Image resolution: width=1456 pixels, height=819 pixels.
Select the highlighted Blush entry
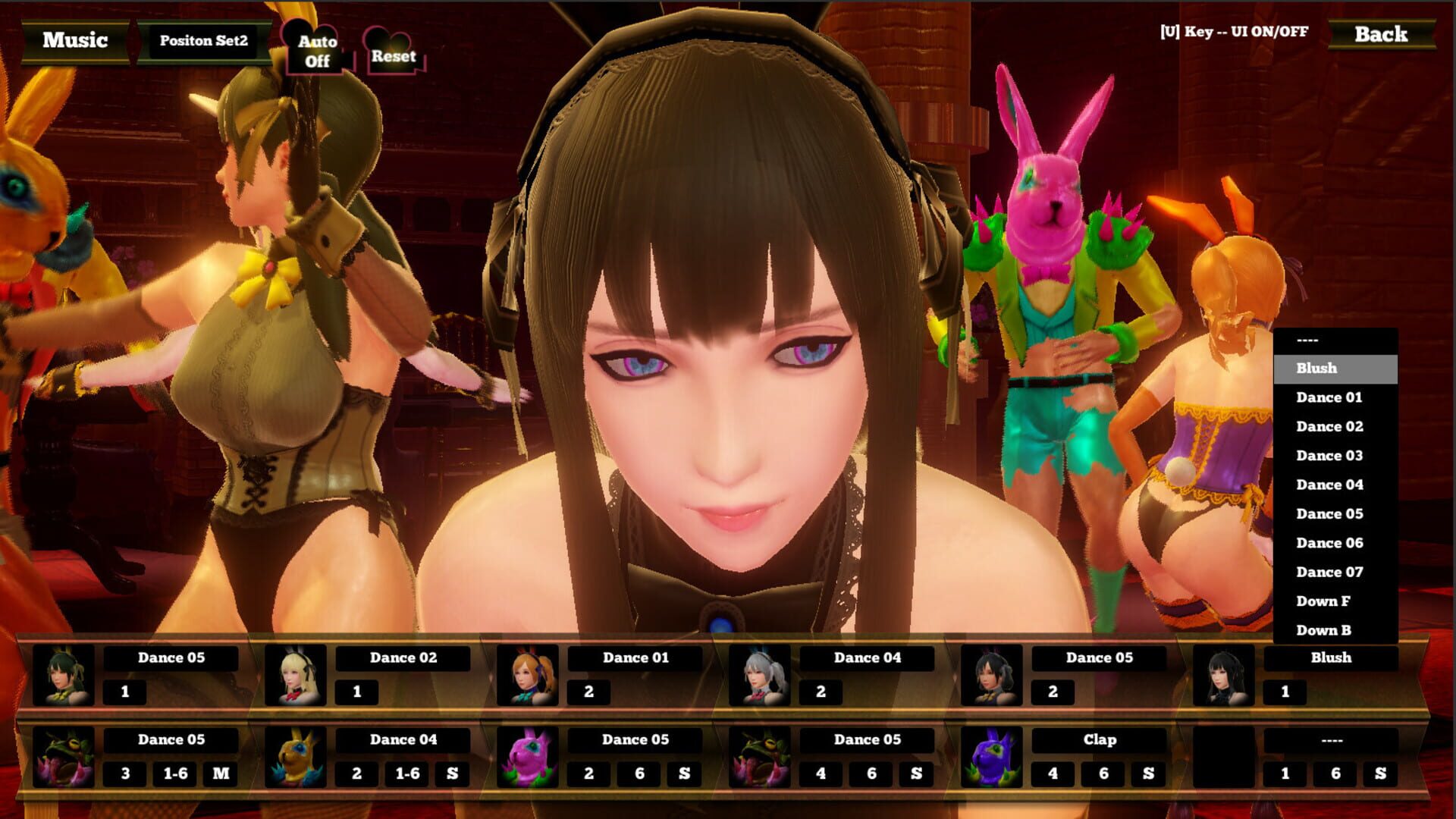[1335, 368]
